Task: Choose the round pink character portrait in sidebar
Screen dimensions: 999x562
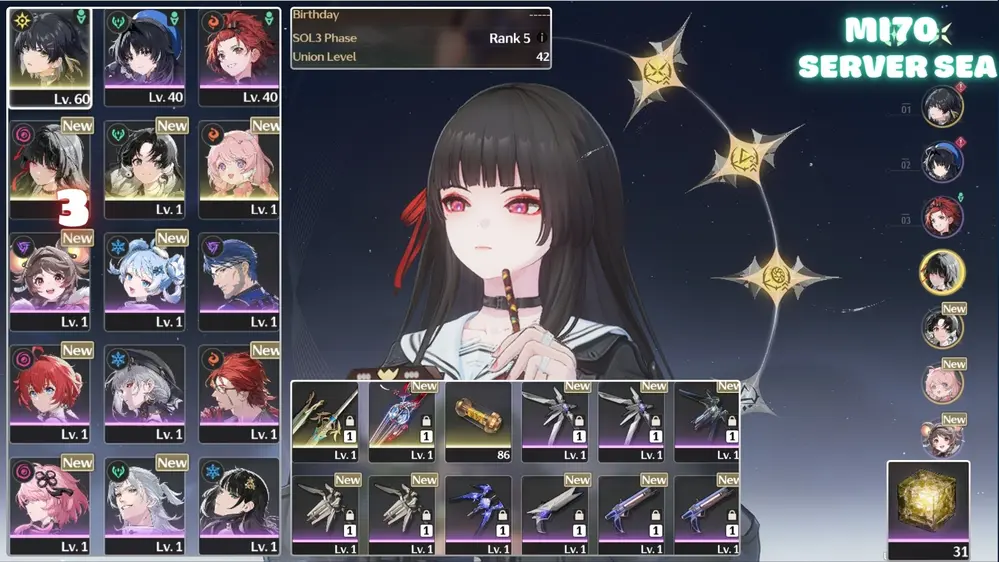Action: click(942, 384)
